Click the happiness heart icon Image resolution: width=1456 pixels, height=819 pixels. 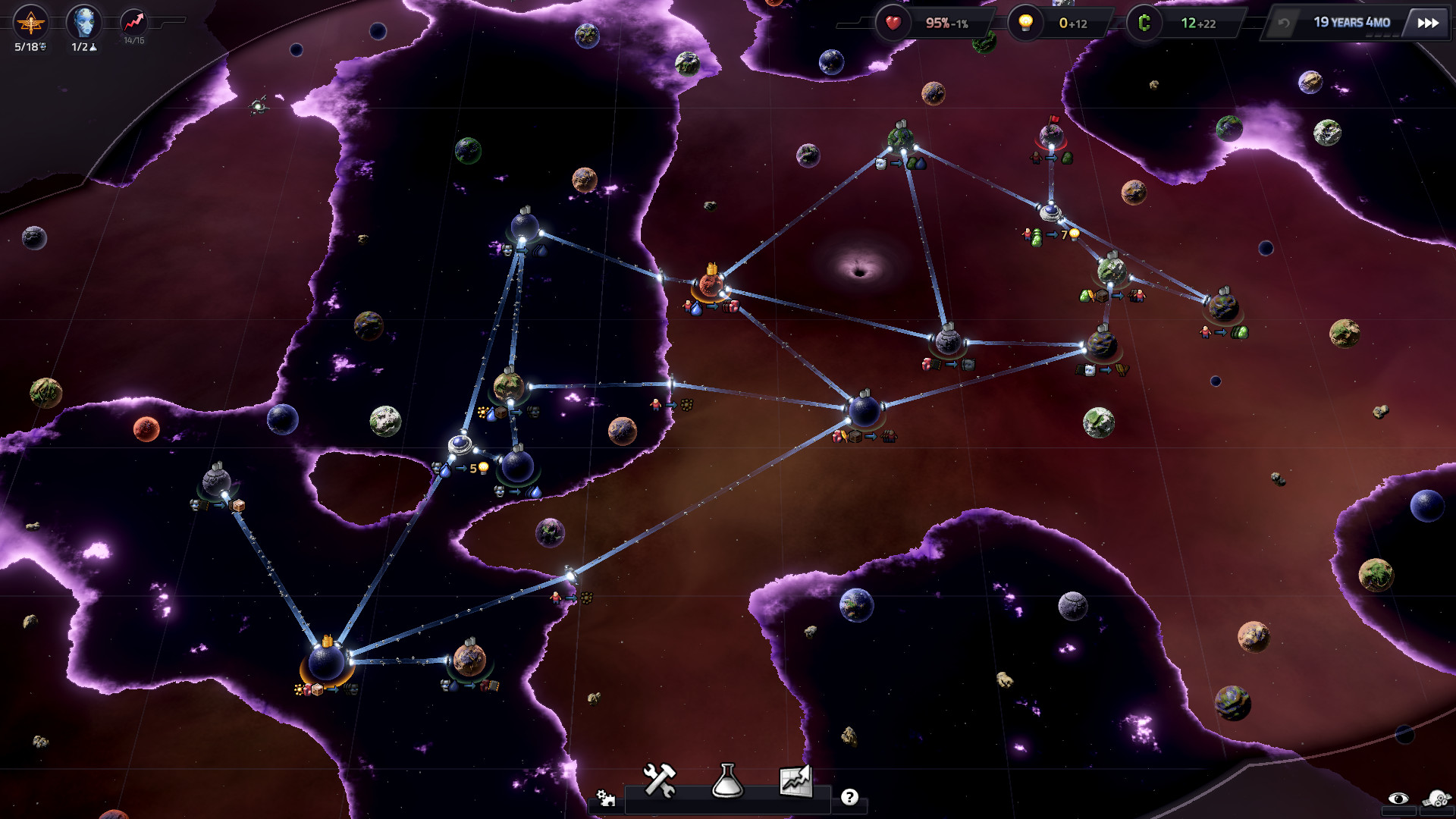click(893, 23)
